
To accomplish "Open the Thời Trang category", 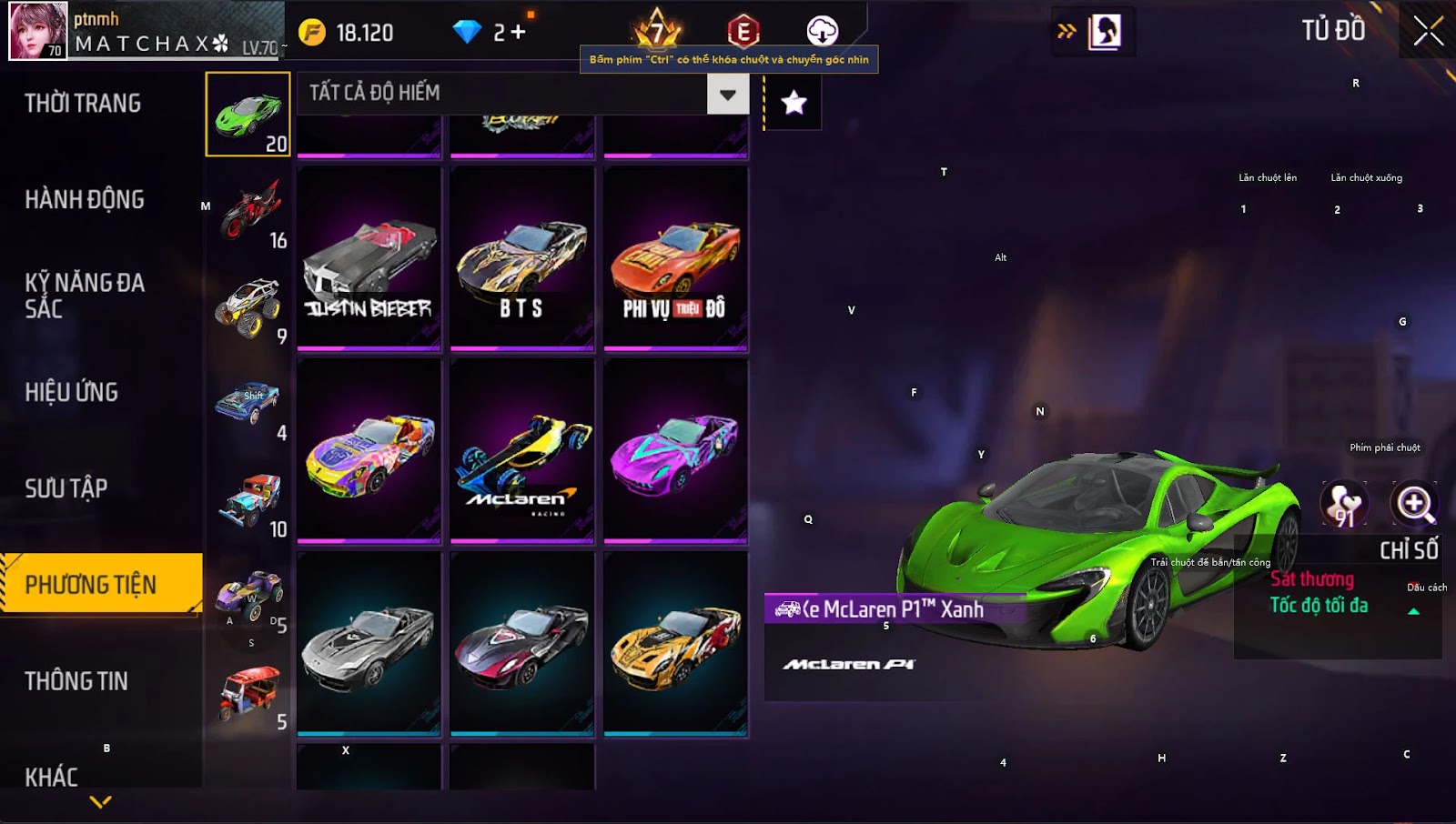I will tap(83, 104).
